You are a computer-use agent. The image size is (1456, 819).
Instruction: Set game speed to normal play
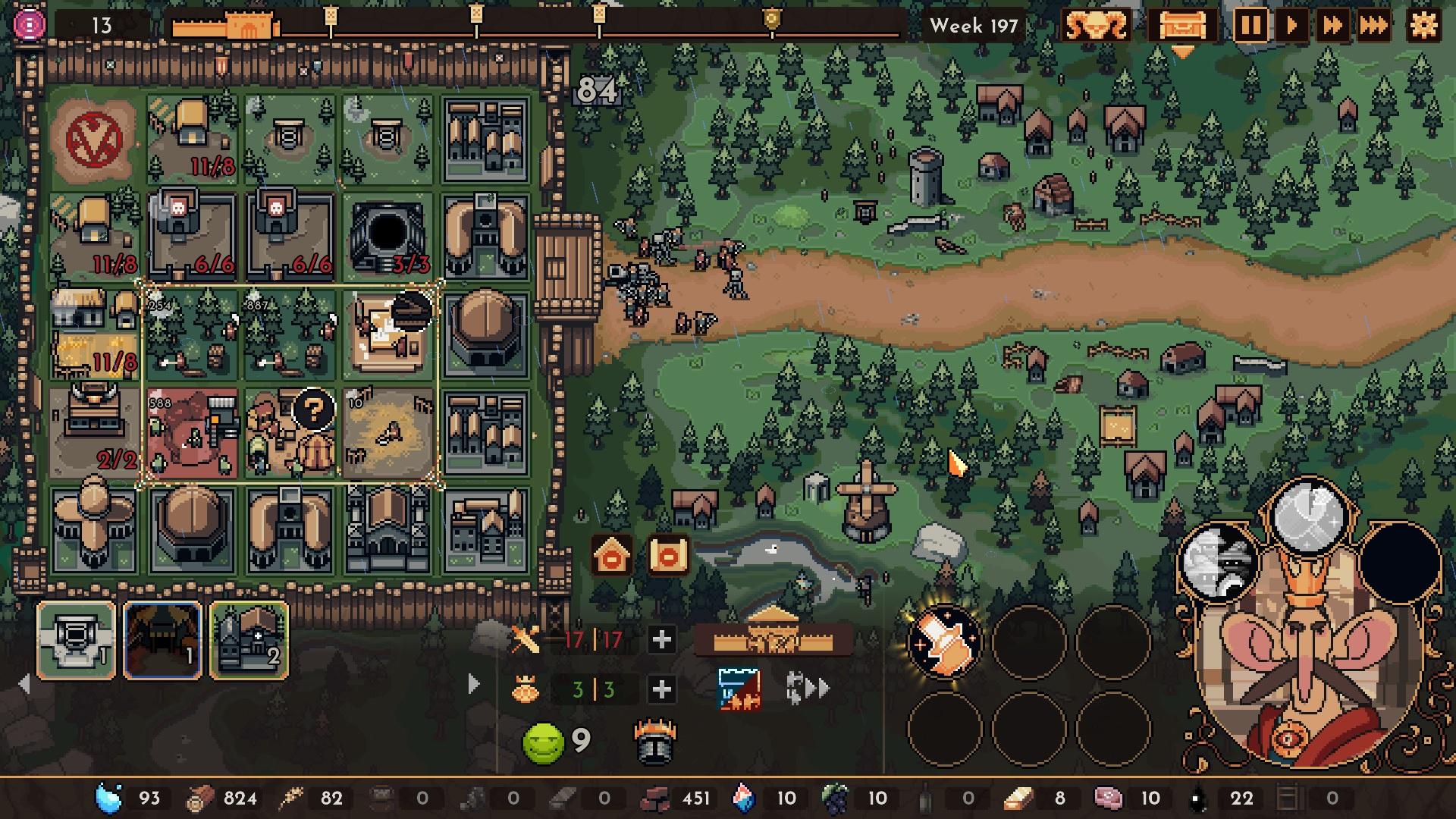(x=1291, y=27)
